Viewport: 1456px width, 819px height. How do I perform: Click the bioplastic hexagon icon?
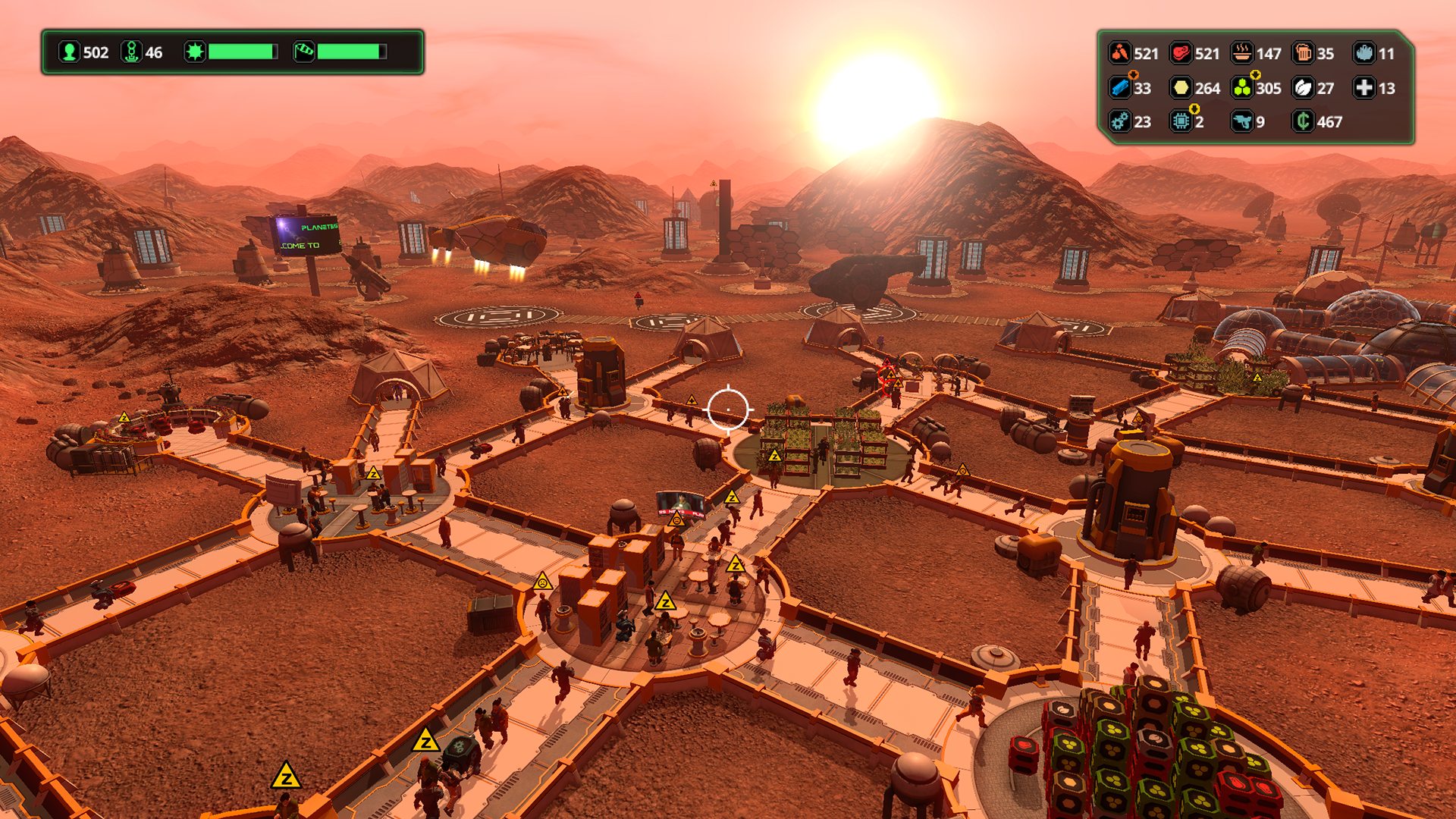pyautogui.click(x=1181, y=88)
